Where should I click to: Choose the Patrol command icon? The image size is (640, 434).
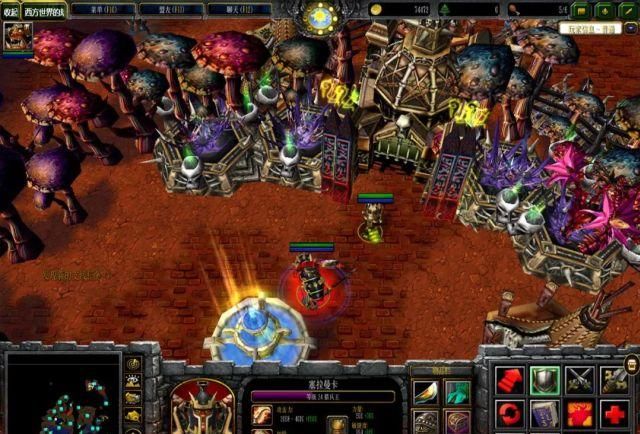click(x=616, y=380)
